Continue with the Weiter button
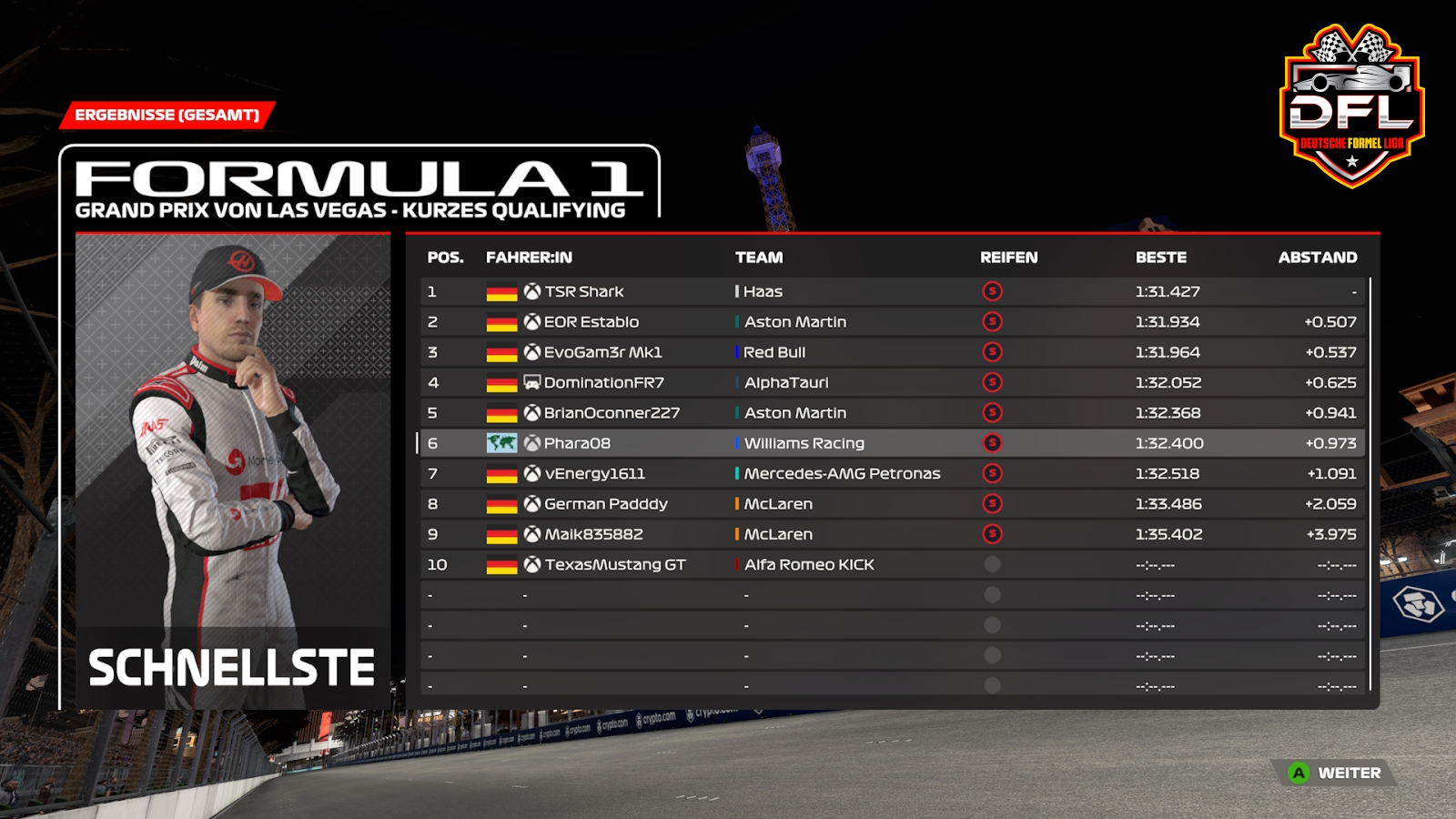The height and width of the screenshot is (819, 1456). point(1336,773)
